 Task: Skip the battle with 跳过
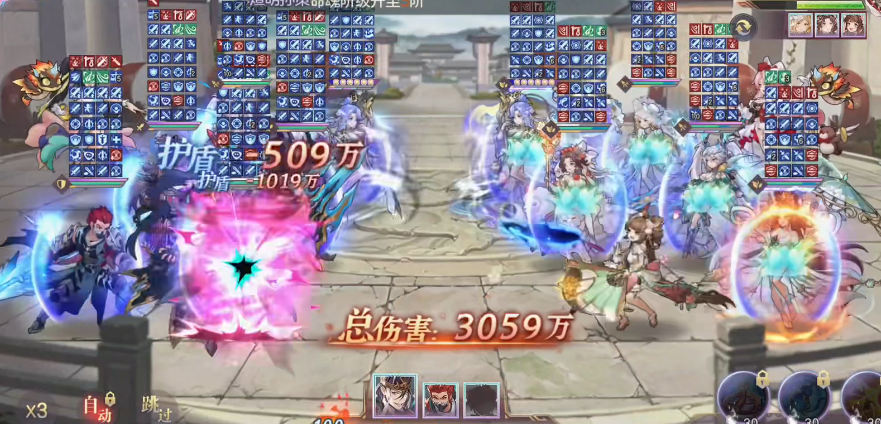154,407
